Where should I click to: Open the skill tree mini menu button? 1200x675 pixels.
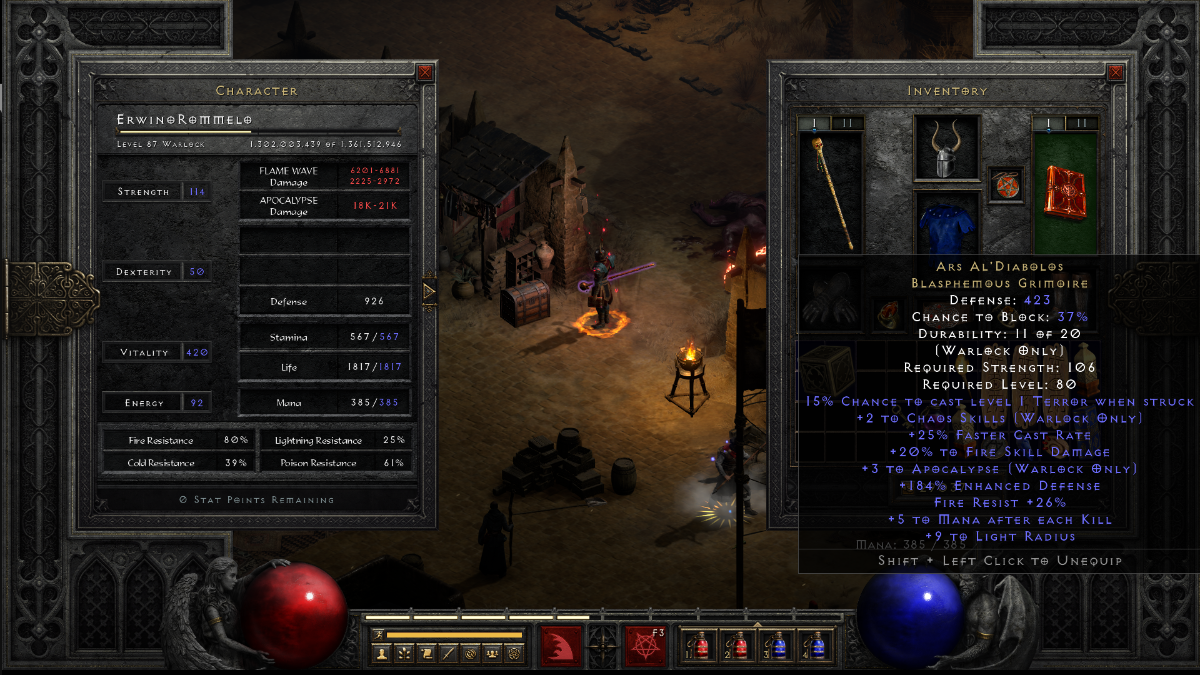[403, 653]
